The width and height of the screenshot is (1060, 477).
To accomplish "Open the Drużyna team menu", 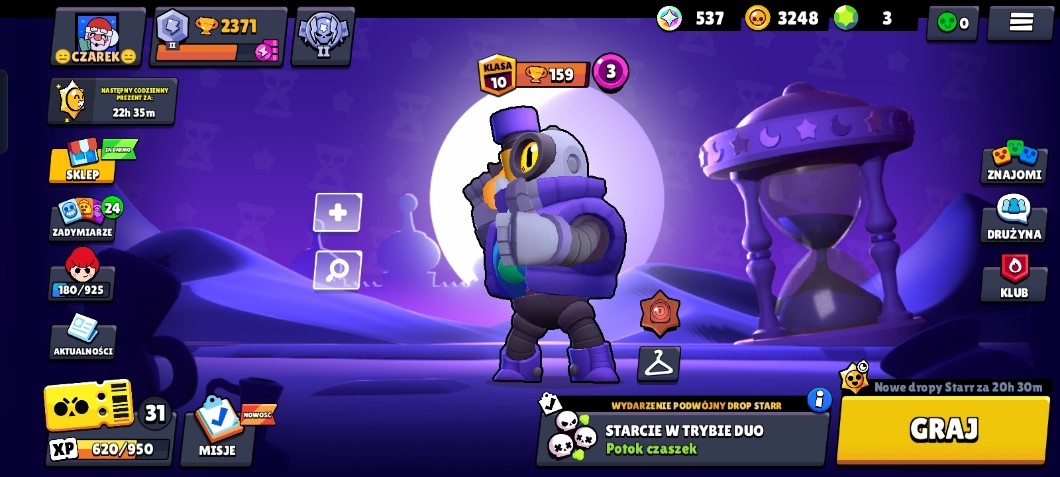I will pos(1014,219).
